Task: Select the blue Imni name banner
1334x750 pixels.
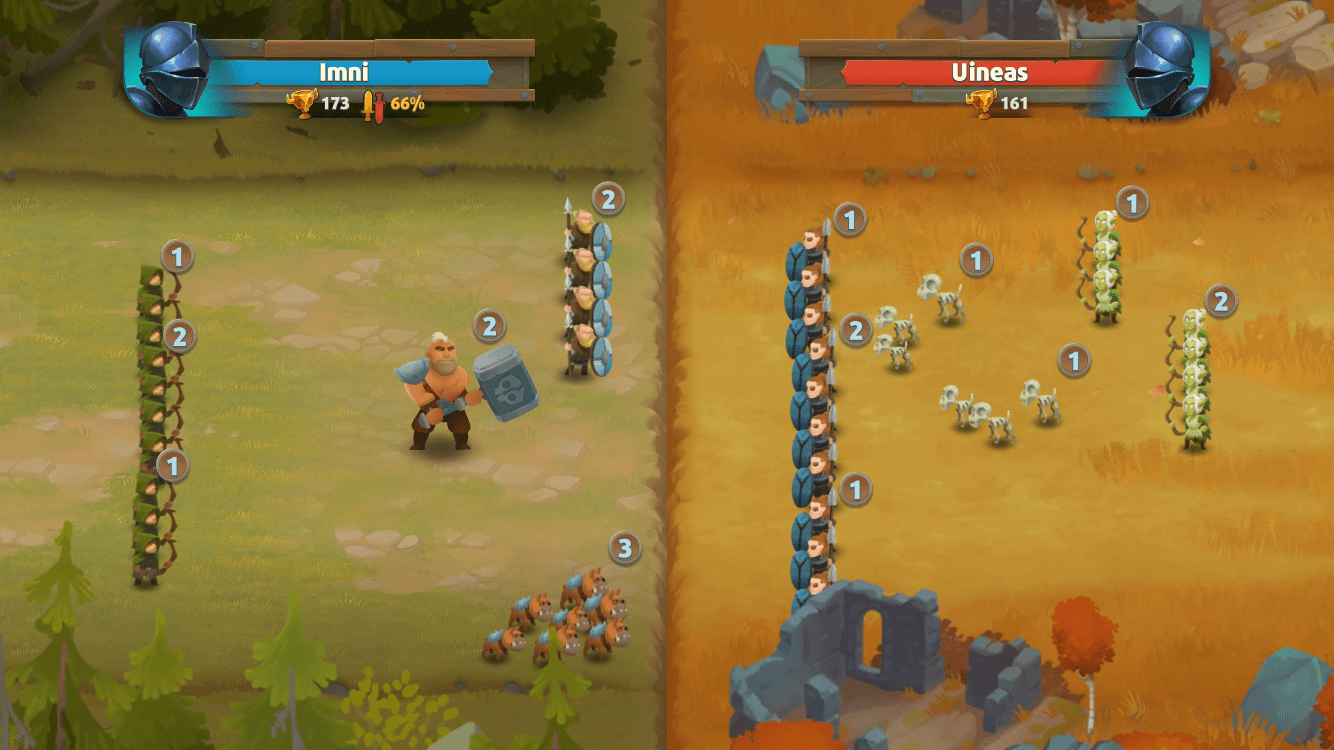Action: coord(344,72)
